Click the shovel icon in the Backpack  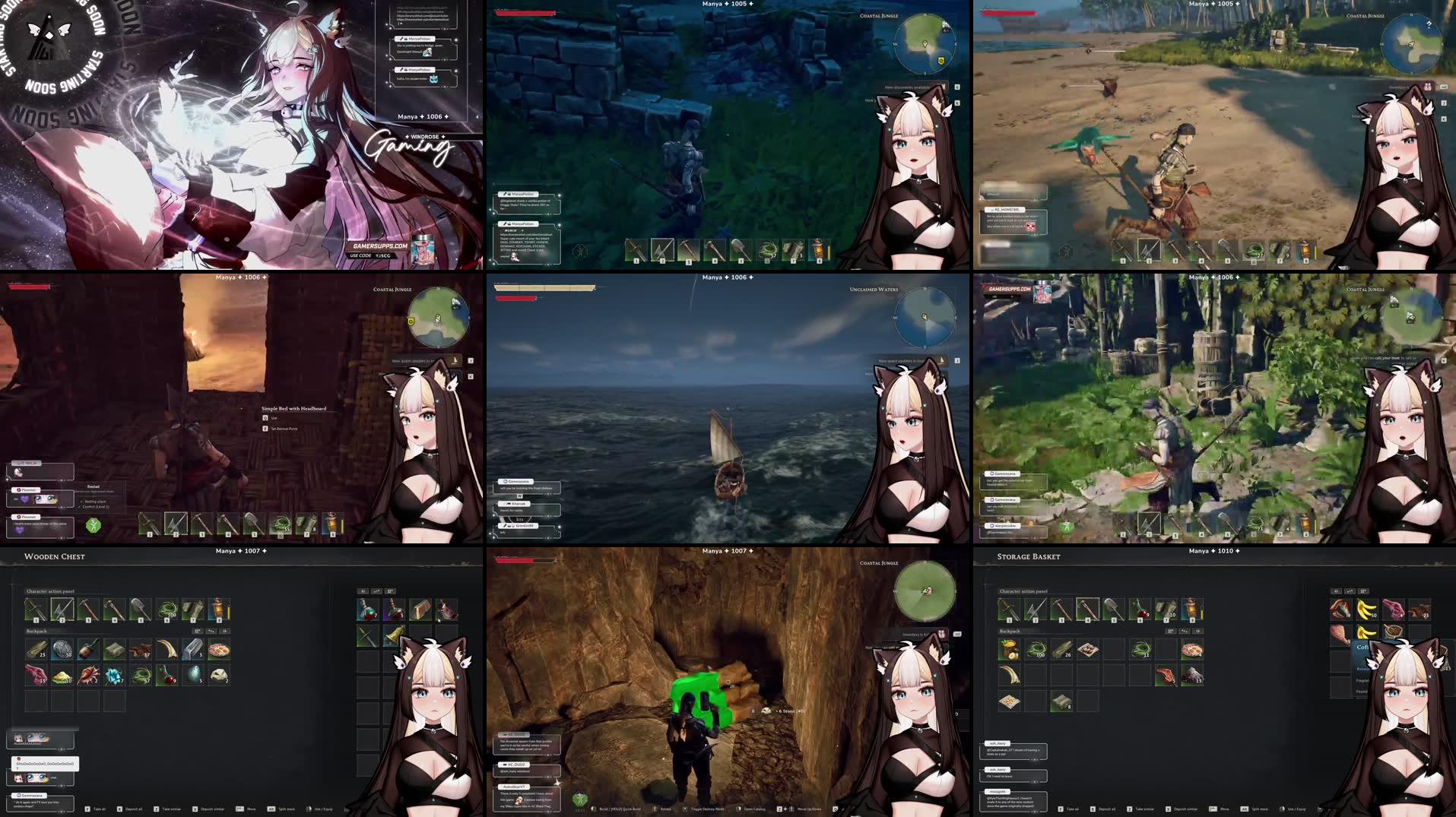pos(140,608)
